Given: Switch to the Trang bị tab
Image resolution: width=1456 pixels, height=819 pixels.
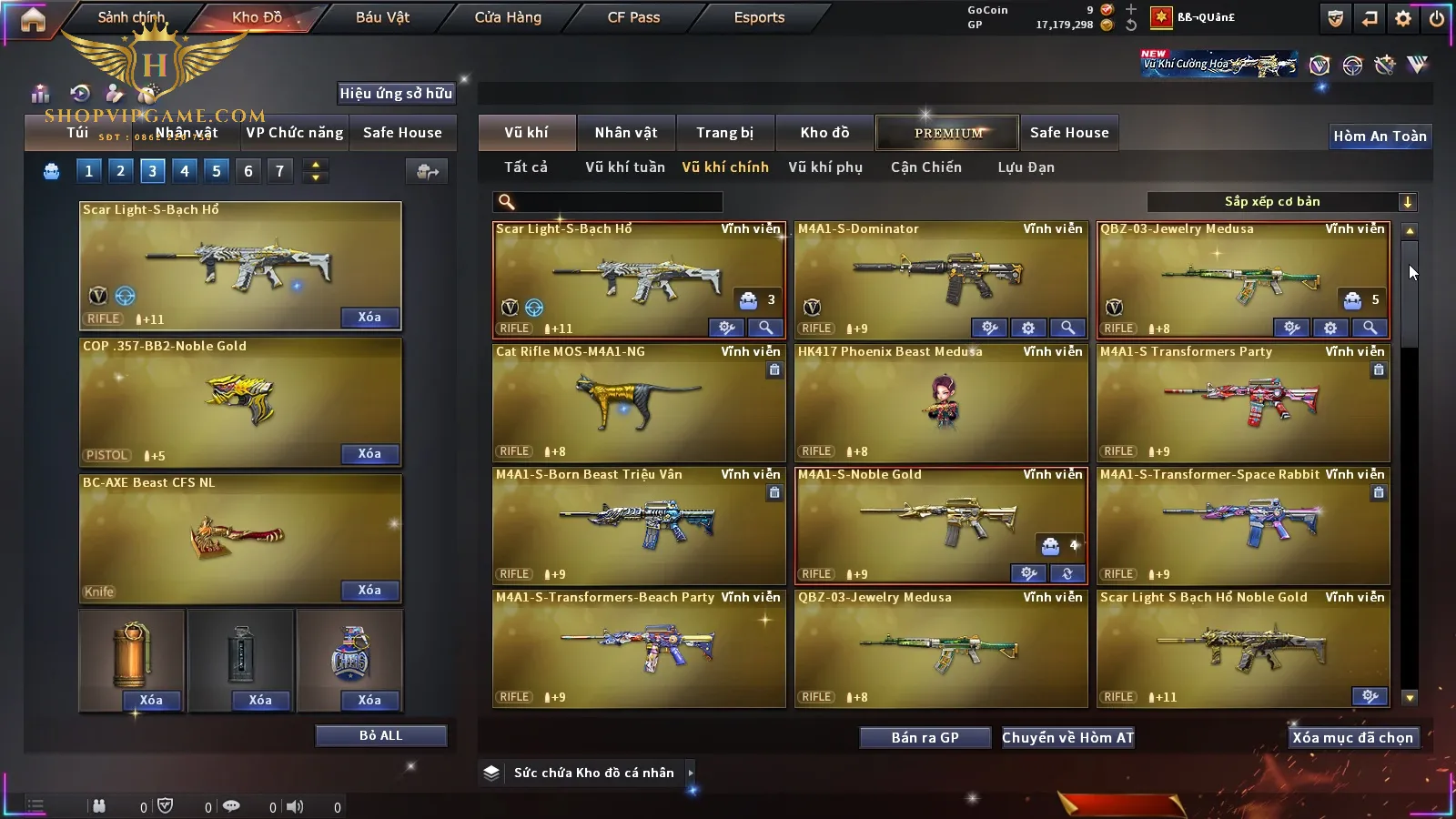Looking at the screenshot, I should point(724,133).
